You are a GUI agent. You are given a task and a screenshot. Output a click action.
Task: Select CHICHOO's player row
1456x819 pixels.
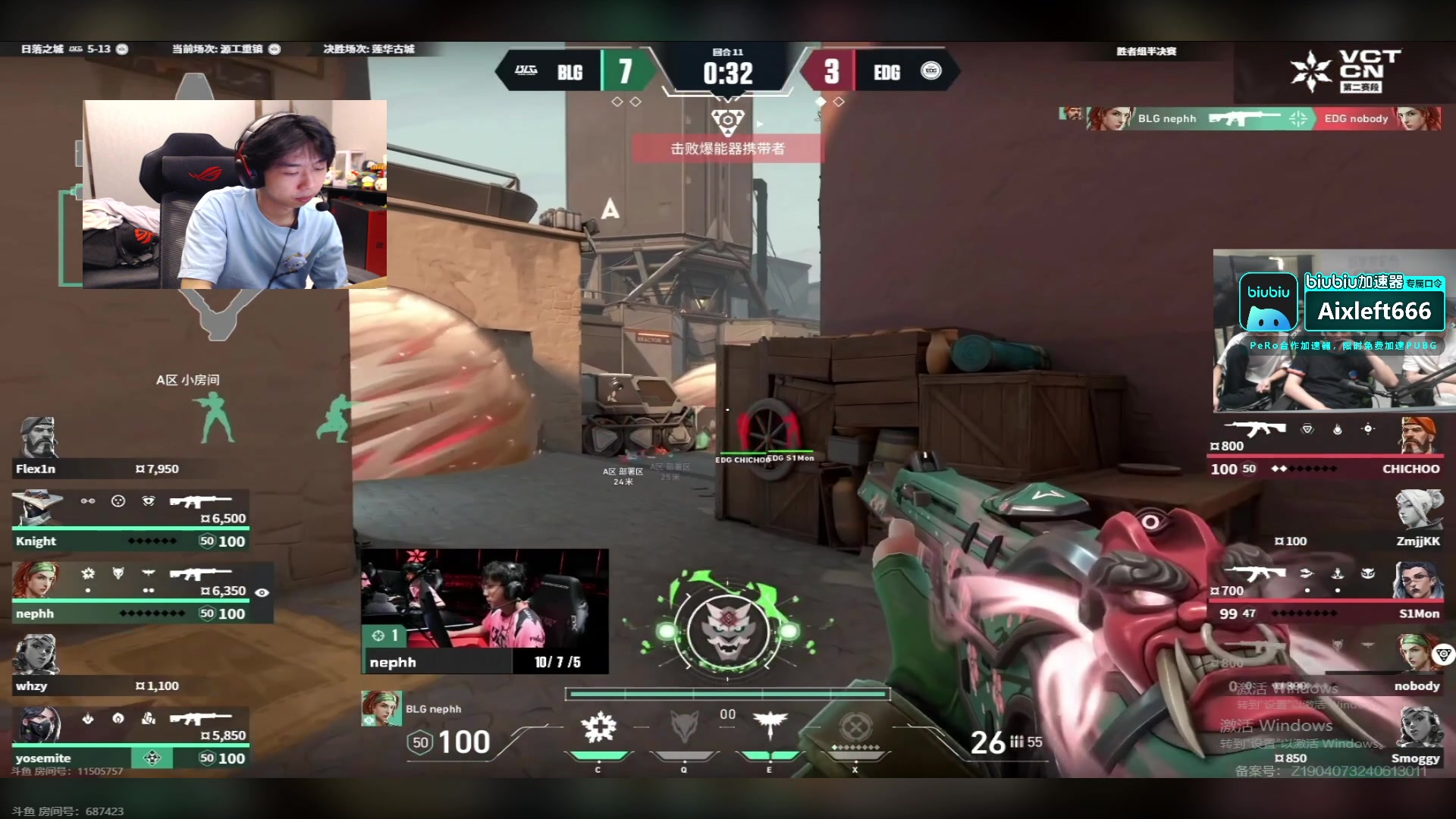click(1327, 468)
